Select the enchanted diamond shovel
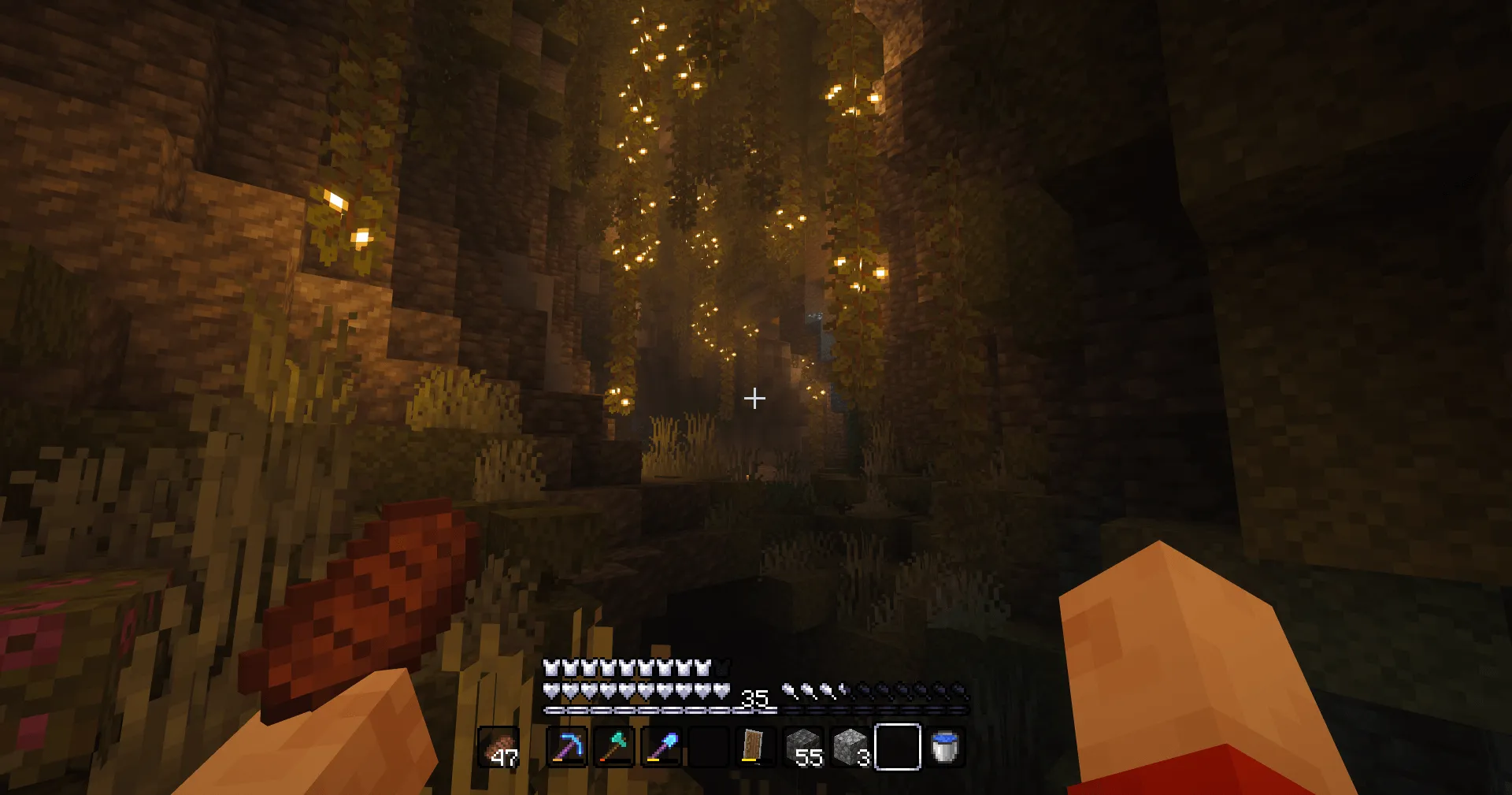The image size is (1512, 795). pos(661,749)
